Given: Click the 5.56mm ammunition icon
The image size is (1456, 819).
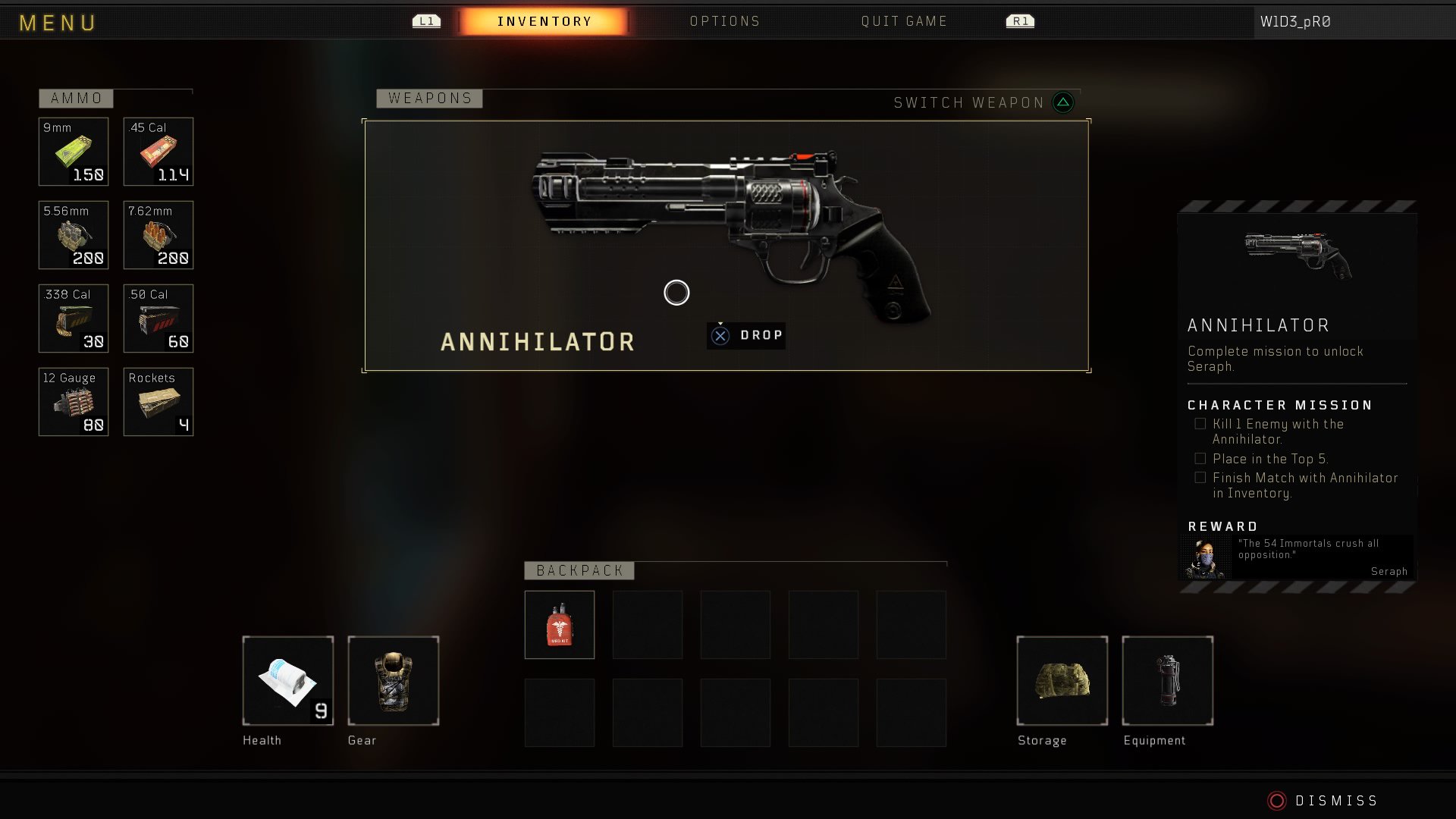Looking at the screenshot, I should point(74,235).
